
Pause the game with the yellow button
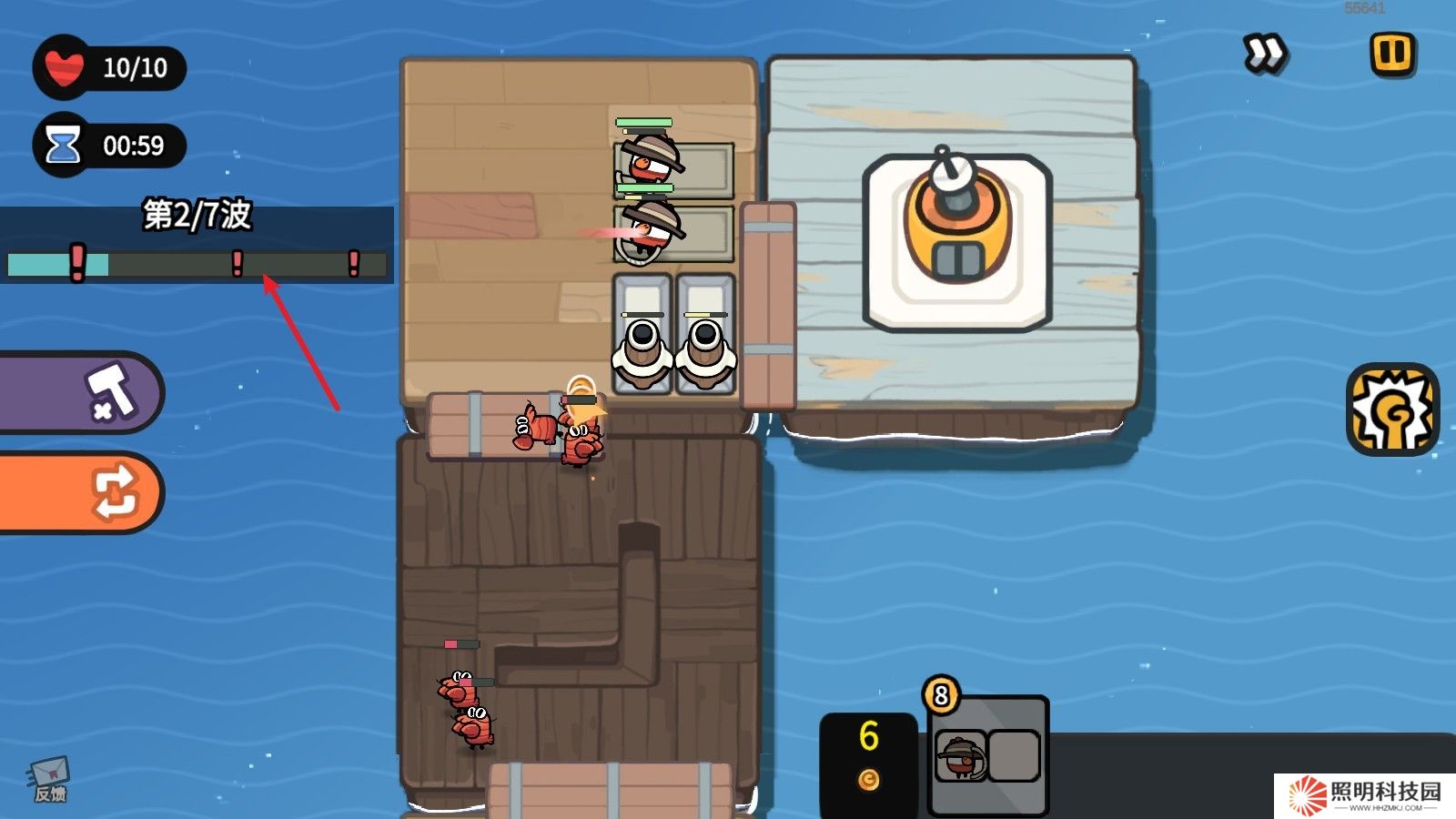point(1392,54)
